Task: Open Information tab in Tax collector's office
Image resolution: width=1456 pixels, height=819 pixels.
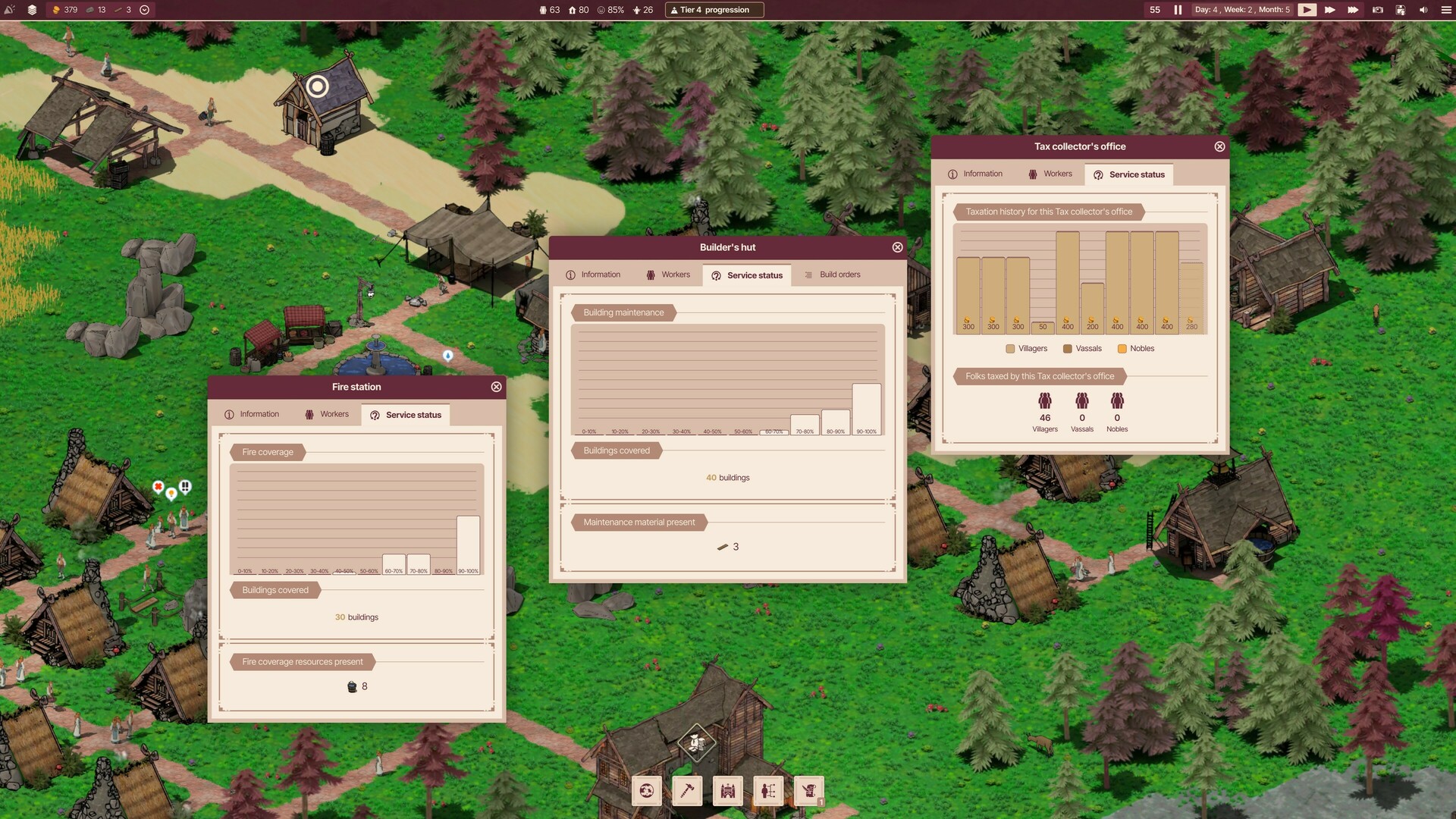Action: 982,174
